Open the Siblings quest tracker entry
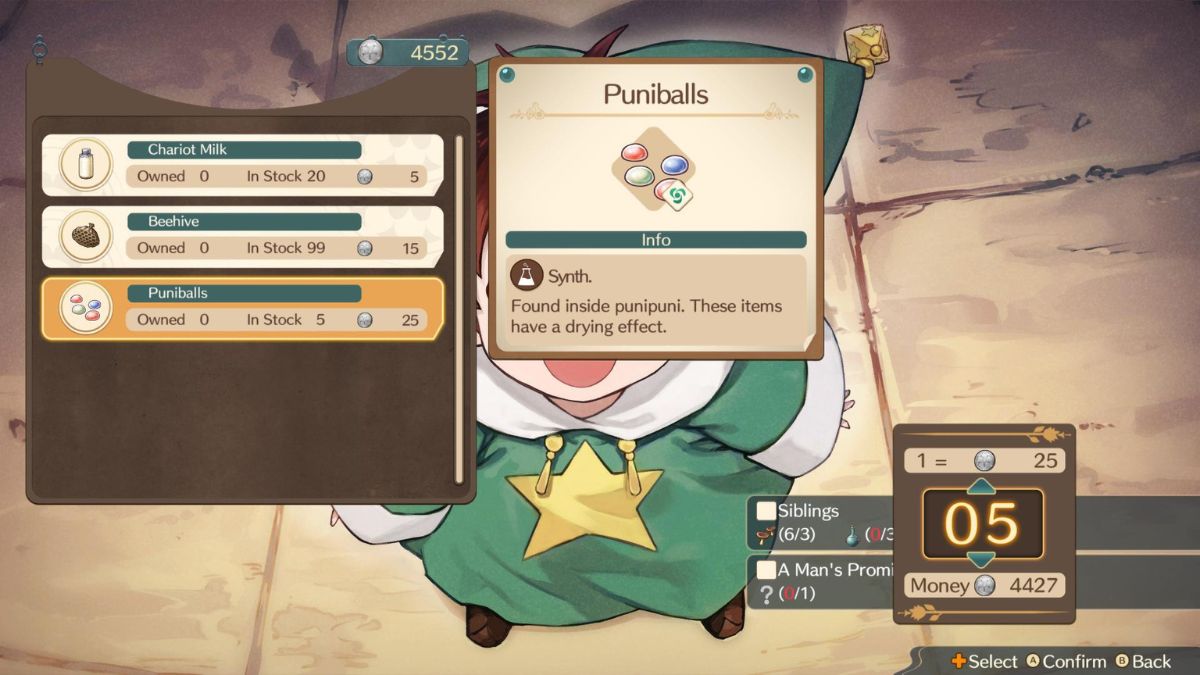 (820, 522)
